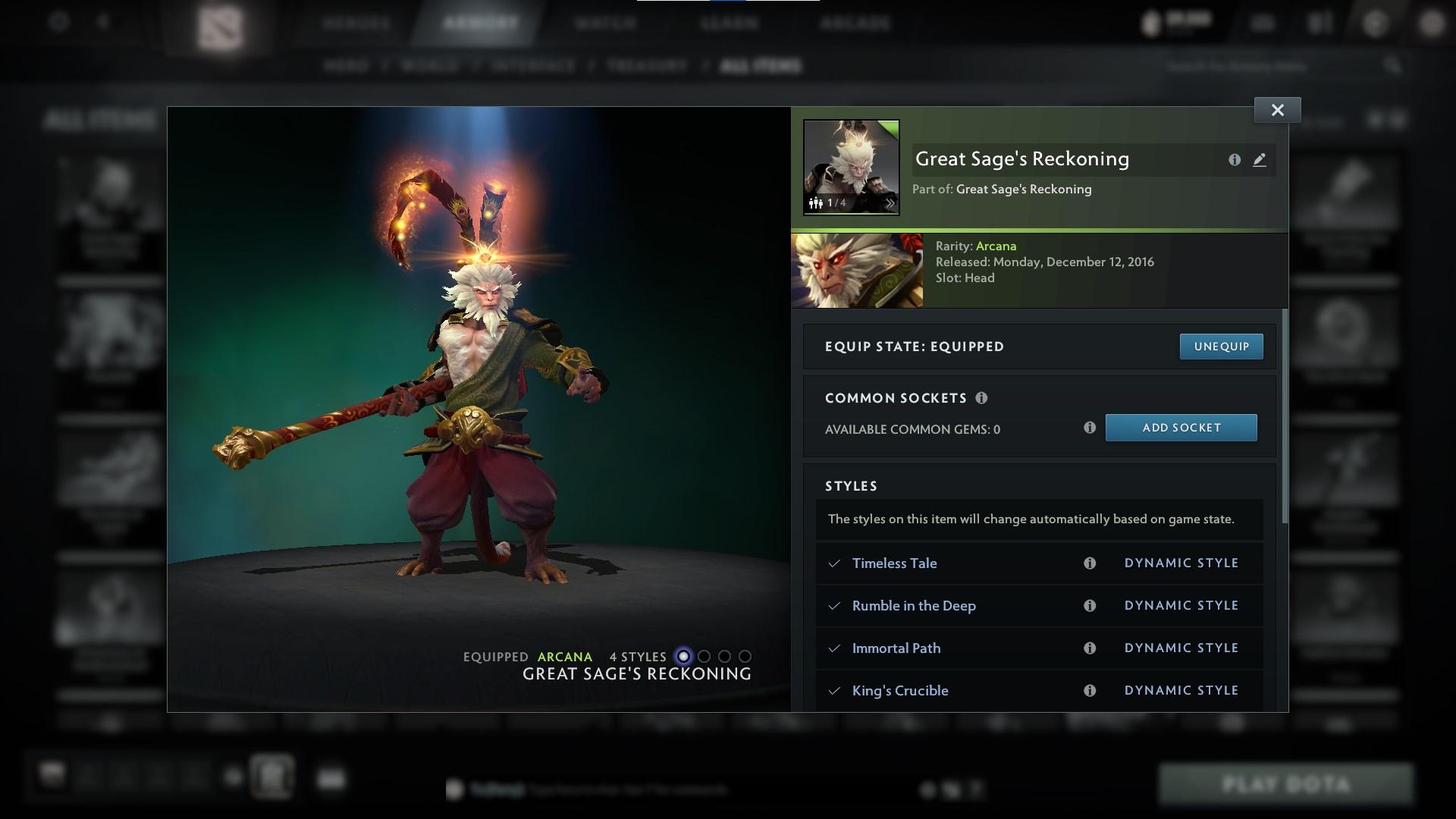Open info for the Timeless Tale style
The width and height of the screenshot is (1456, 819).
pos(1090,563)
